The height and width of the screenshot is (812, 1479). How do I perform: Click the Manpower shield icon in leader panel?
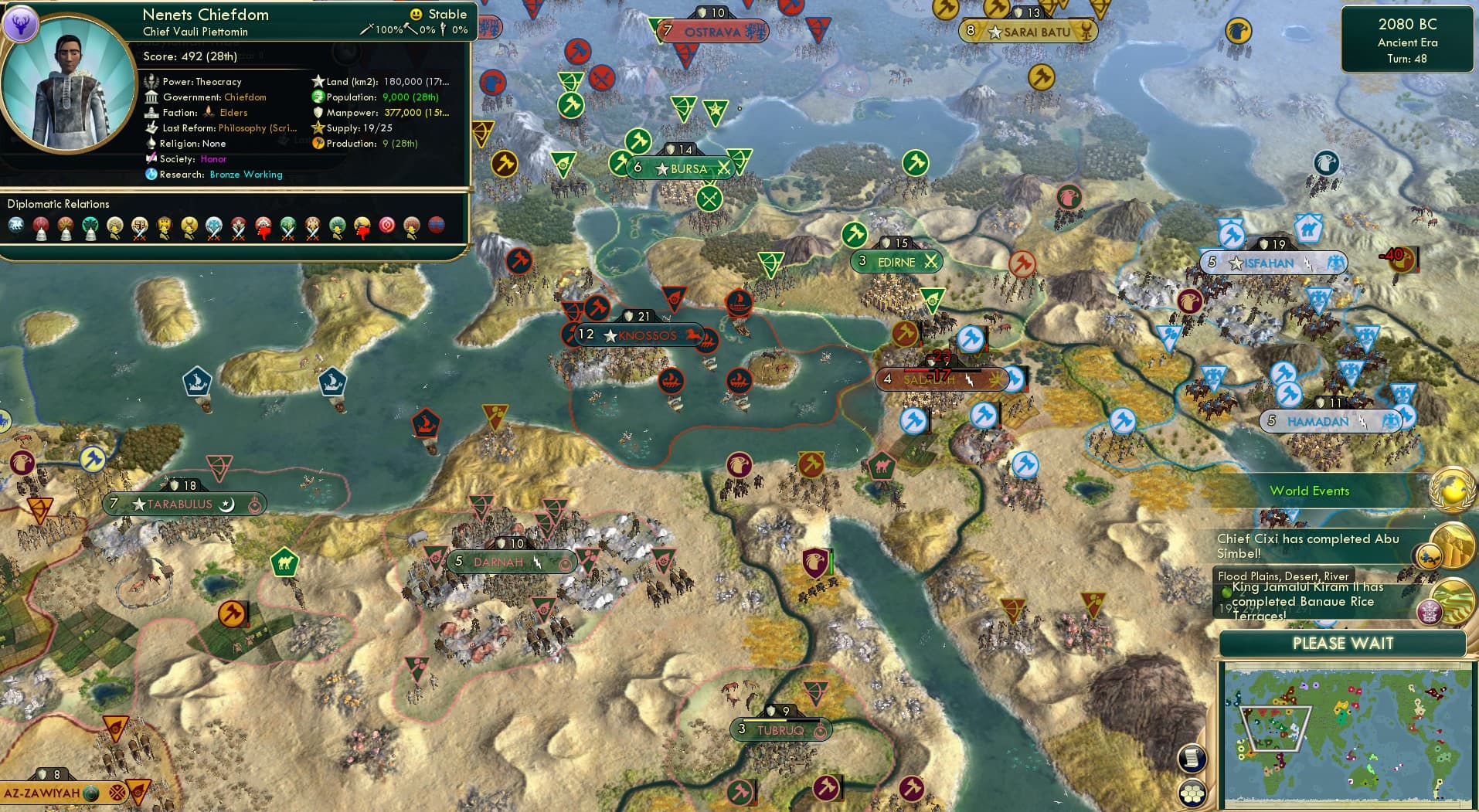coord(318,113)
